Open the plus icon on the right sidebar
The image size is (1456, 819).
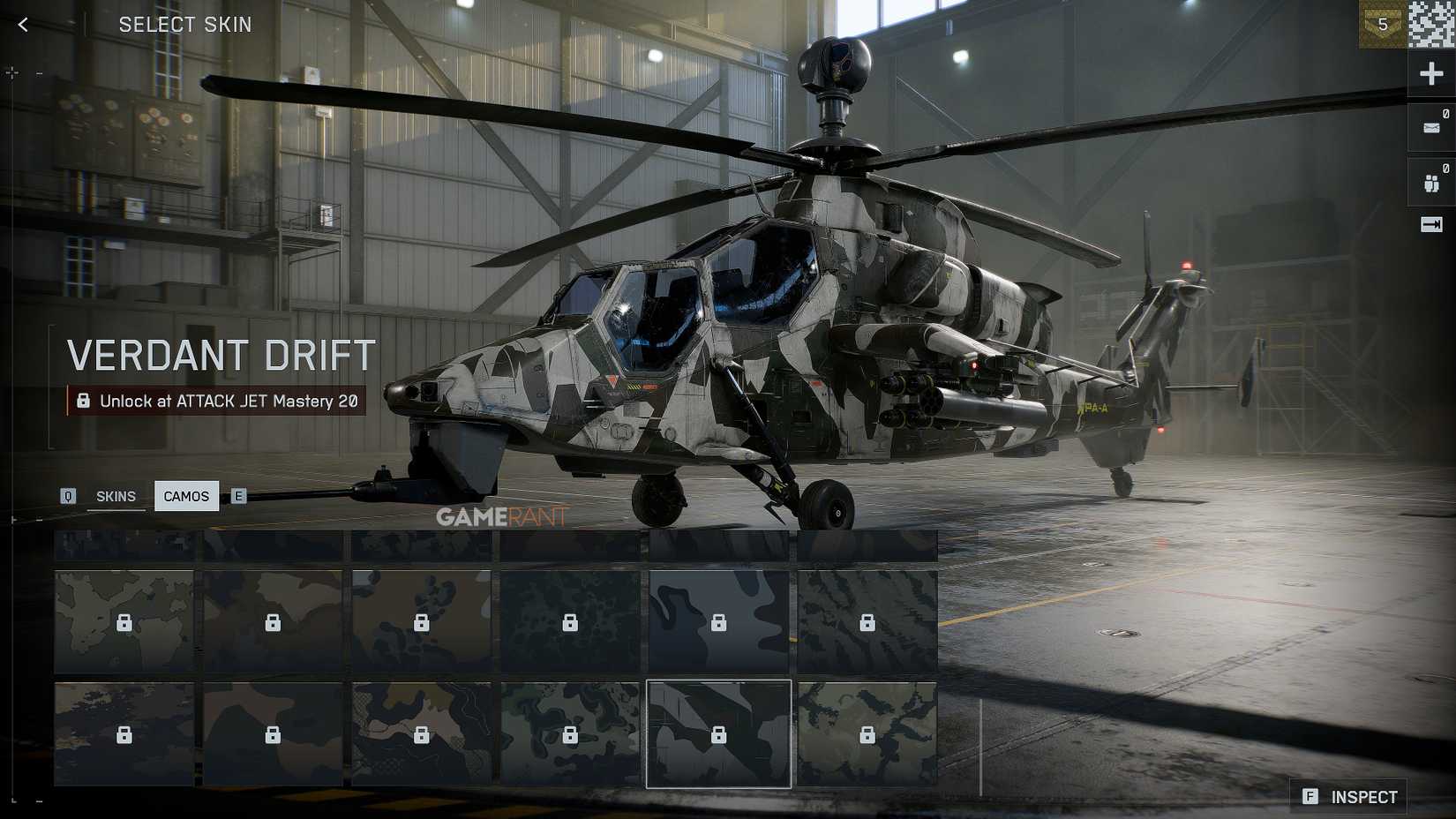(x=1430, y=73)
